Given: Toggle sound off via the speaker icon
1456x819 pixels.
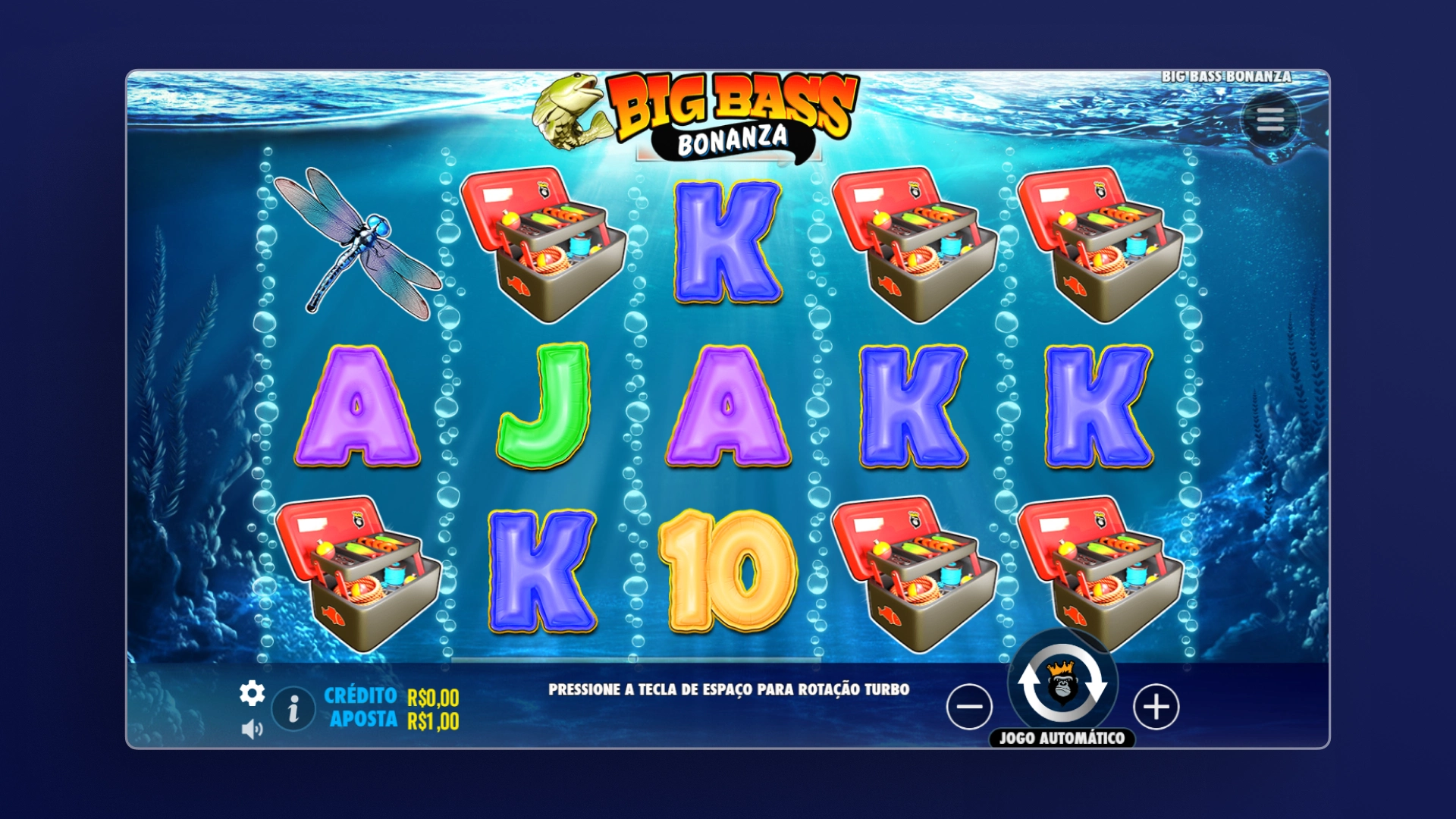Looking at the screenshot, I should (x=251, y=726).
